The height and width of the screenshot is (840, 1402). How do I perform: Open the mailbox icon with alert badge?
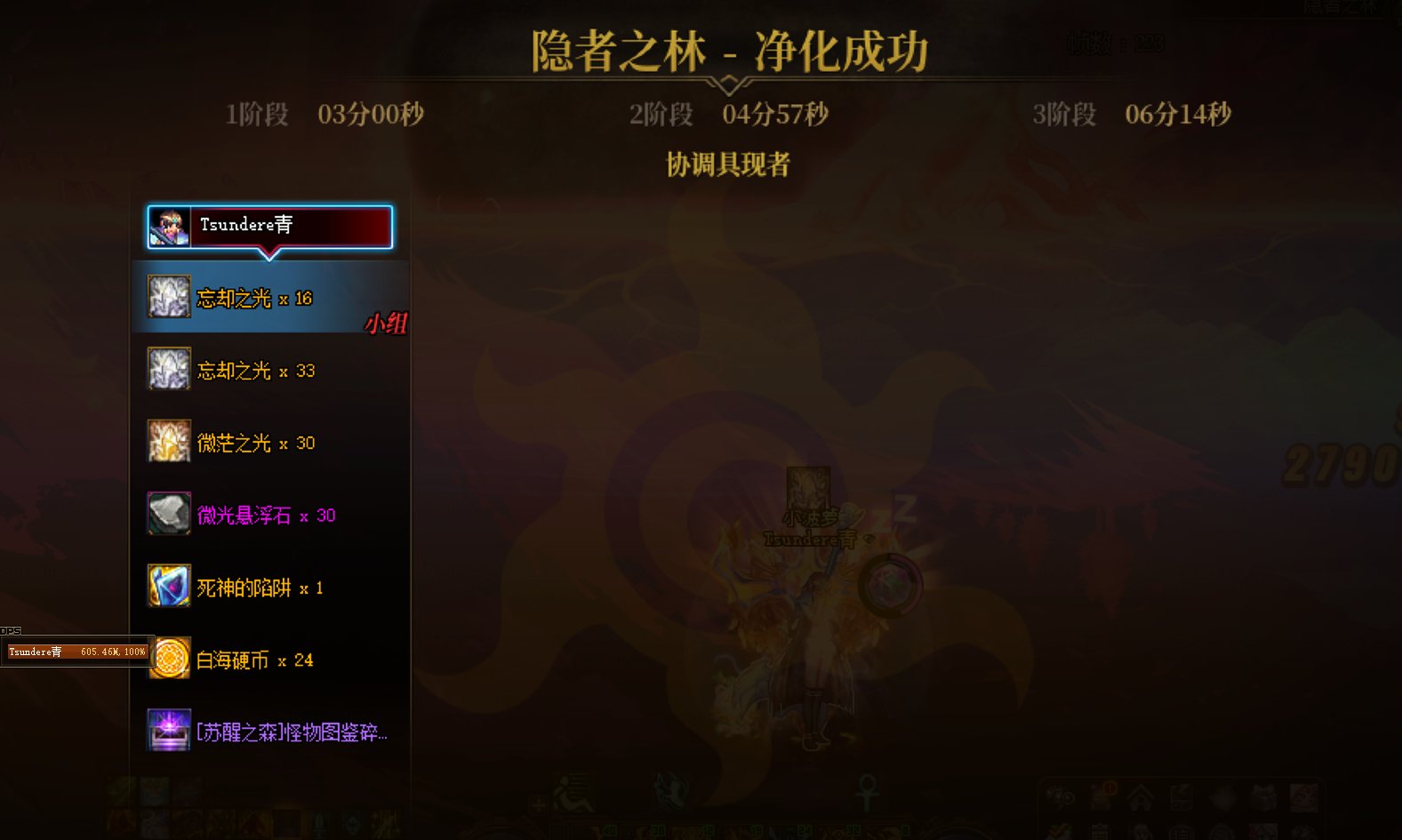coord(1103,796)
